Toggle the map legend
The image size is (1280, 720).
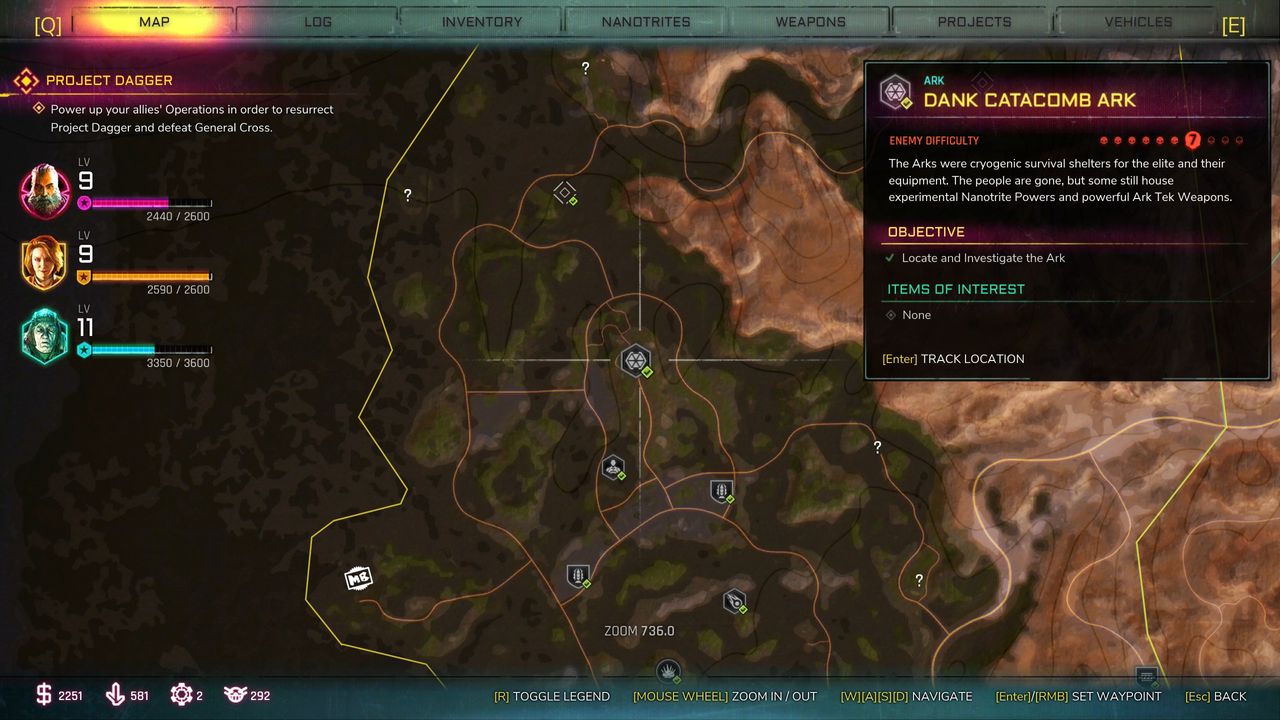tap(552, 696)
